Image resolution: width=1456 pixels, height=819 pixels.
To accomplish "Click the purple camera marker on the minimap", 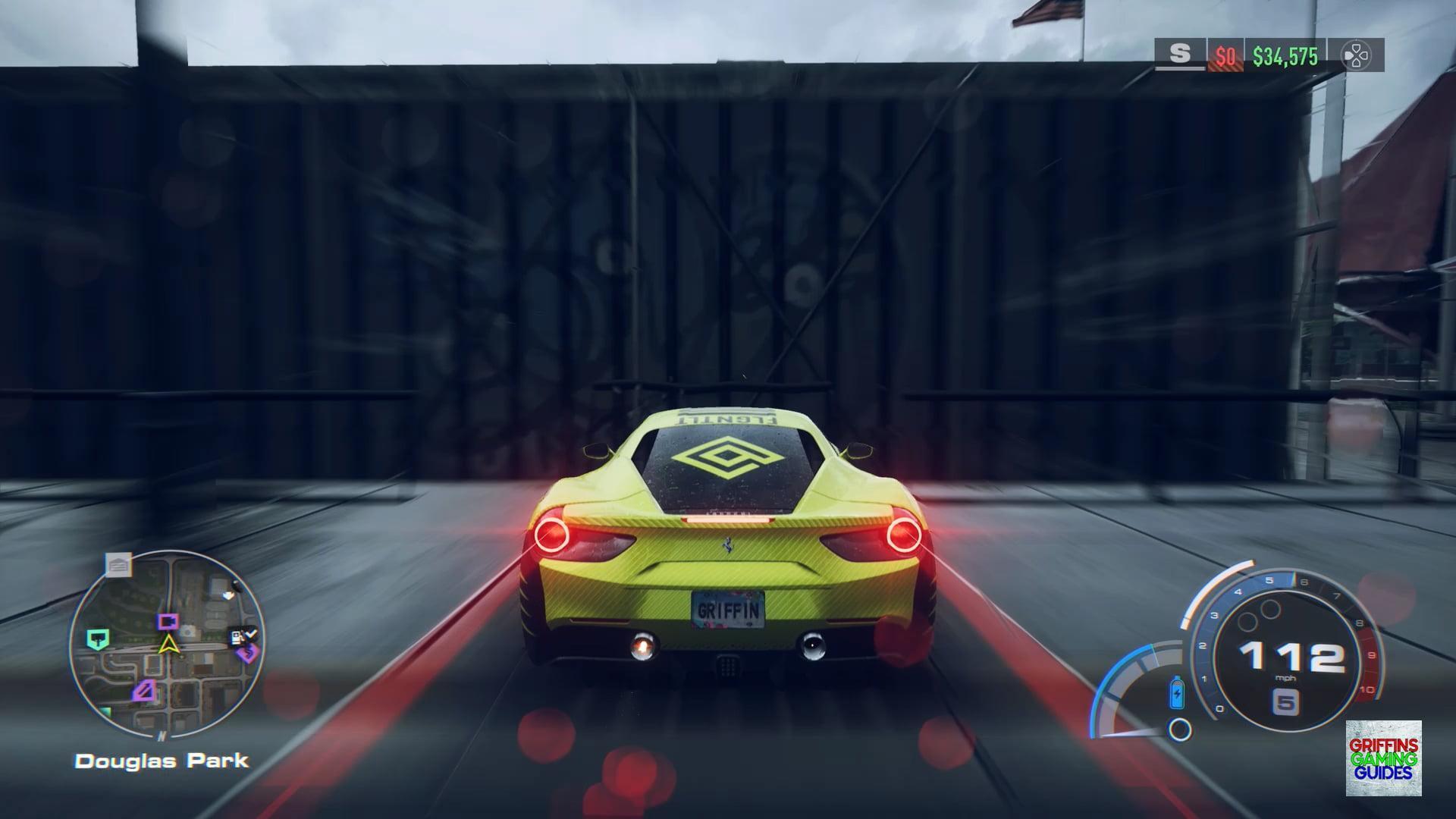I will (168, 622).
